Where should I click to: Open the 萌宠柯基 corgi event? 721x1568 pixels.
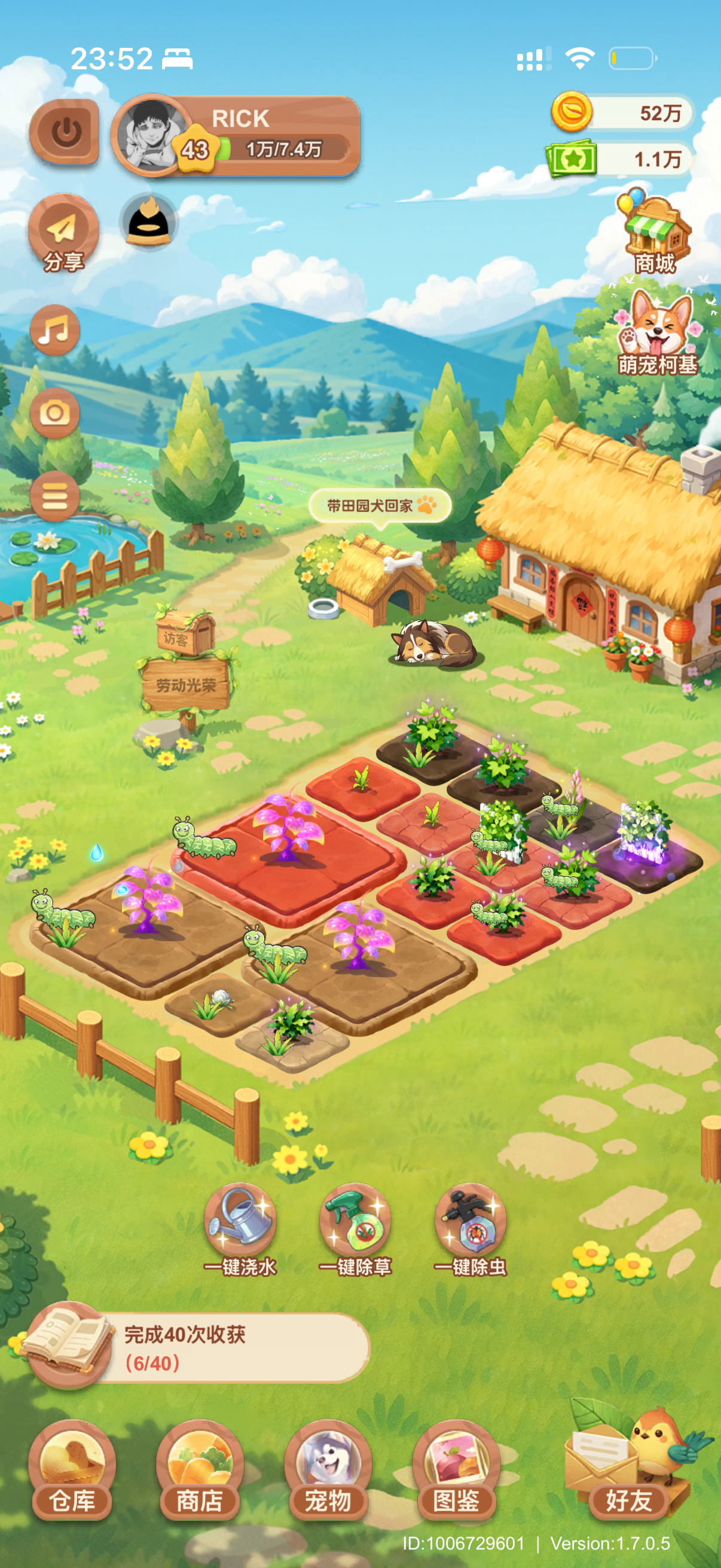pyautogui.click(x=656, y=332)
